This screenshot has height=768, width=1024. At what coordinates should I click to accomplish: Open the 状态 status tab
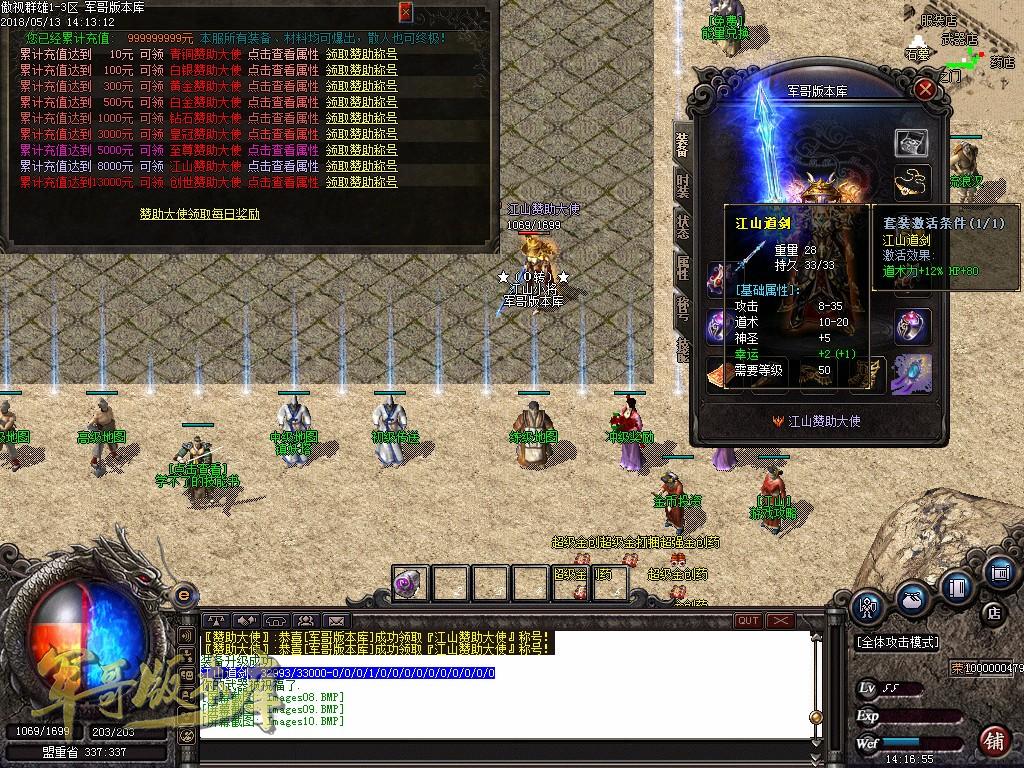[x=682, y=226]
